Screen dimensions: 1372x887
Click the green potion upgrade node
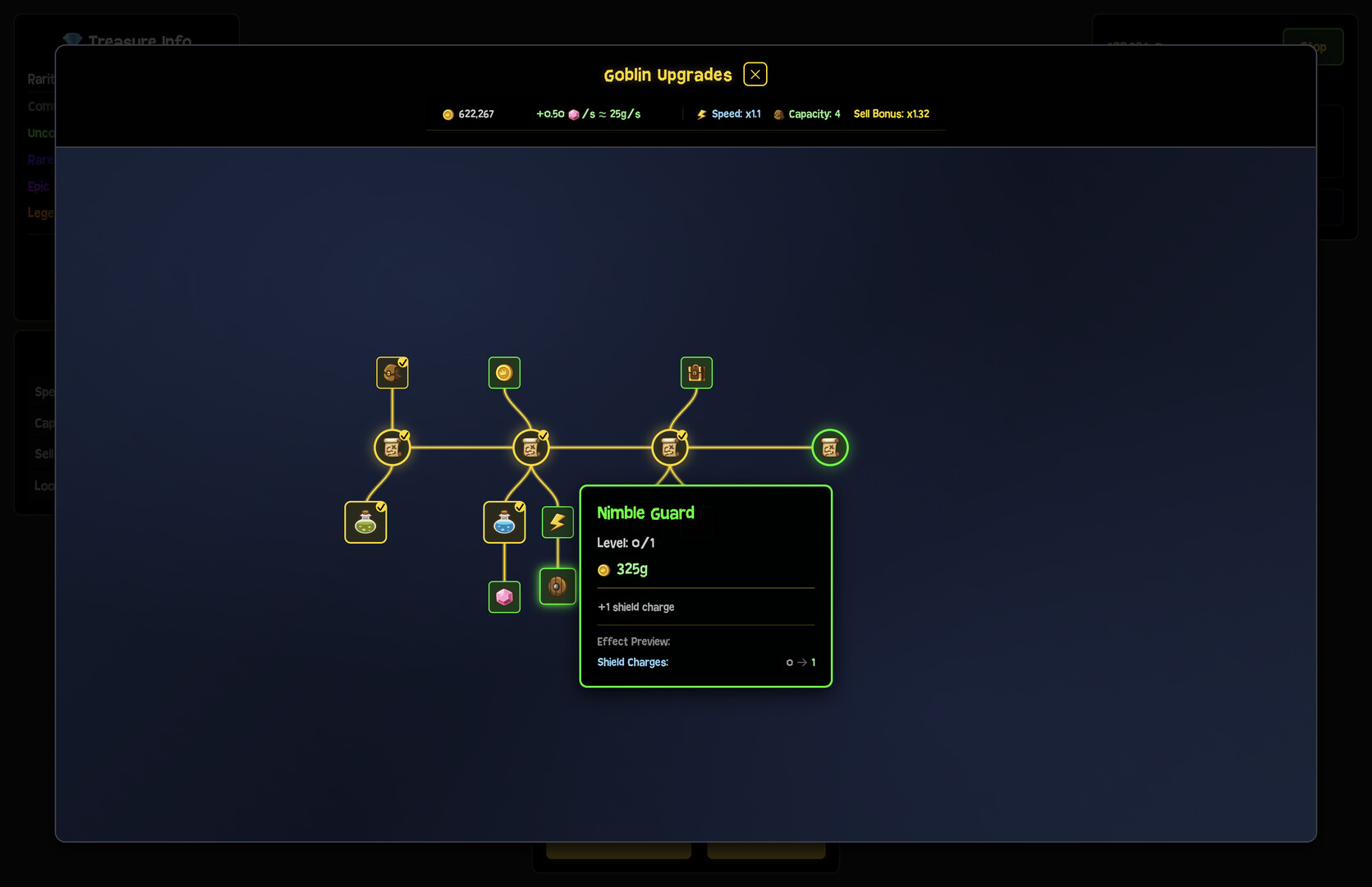click(x=365, y=522)
